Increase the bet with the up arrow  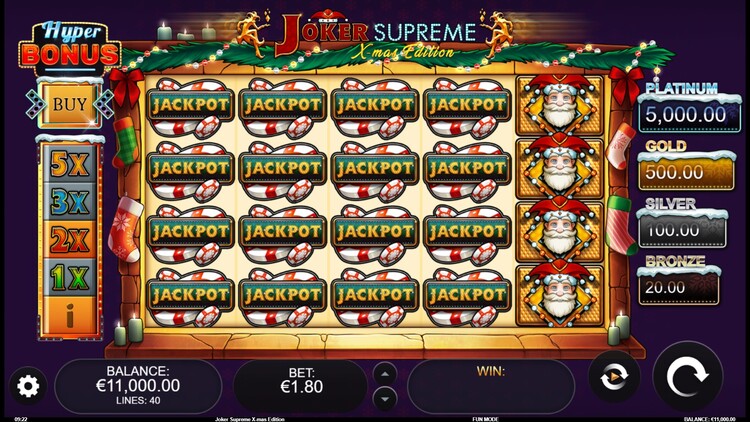(384, 374)
